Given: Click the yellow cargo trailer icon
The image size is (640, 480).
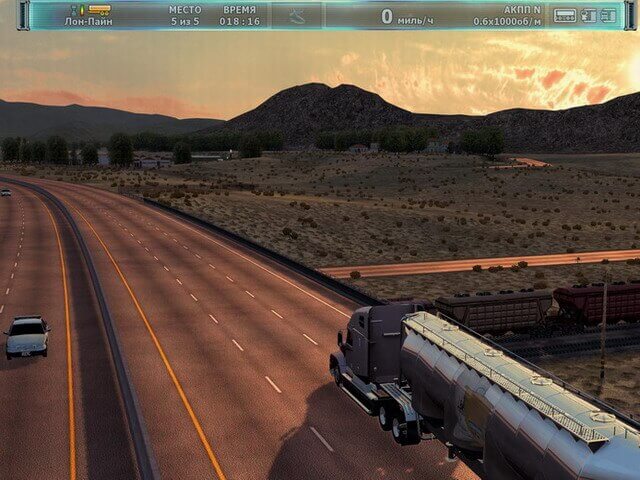Looking at the screenshot, I should click(97, 9).
